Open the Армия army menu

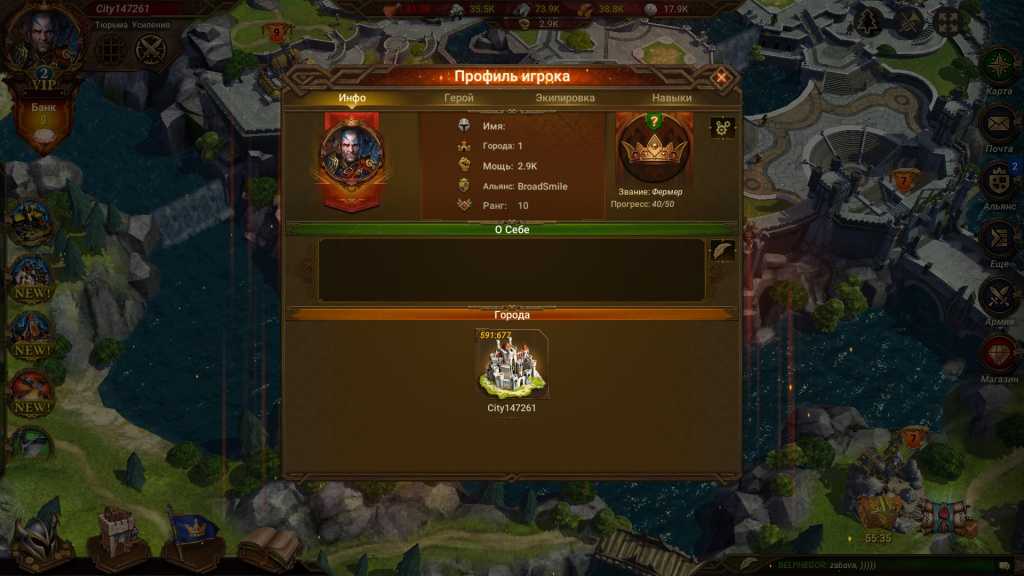coord(998,298)
